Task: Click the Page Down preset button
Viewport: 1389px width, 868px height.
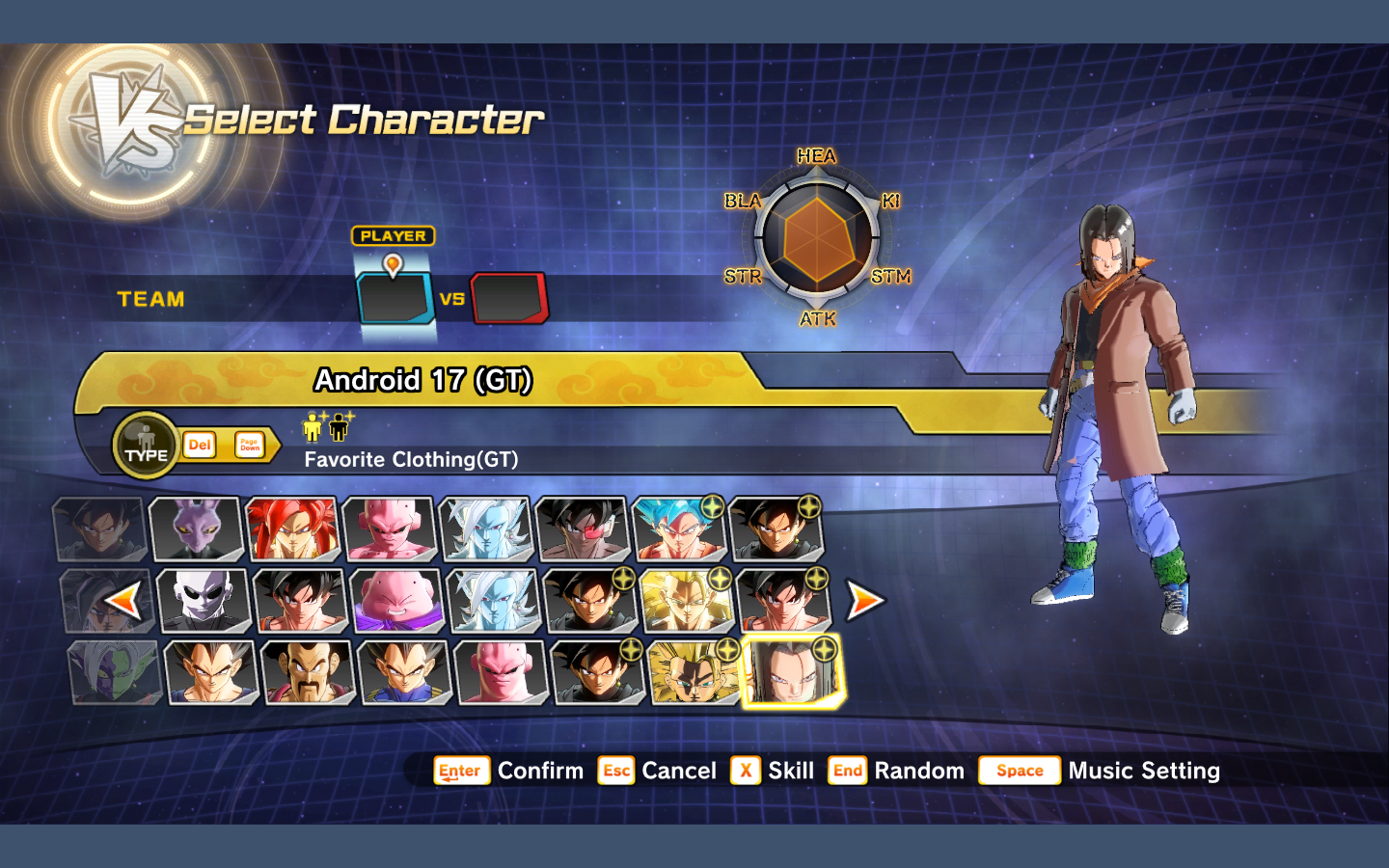Action: coord(250,445)
